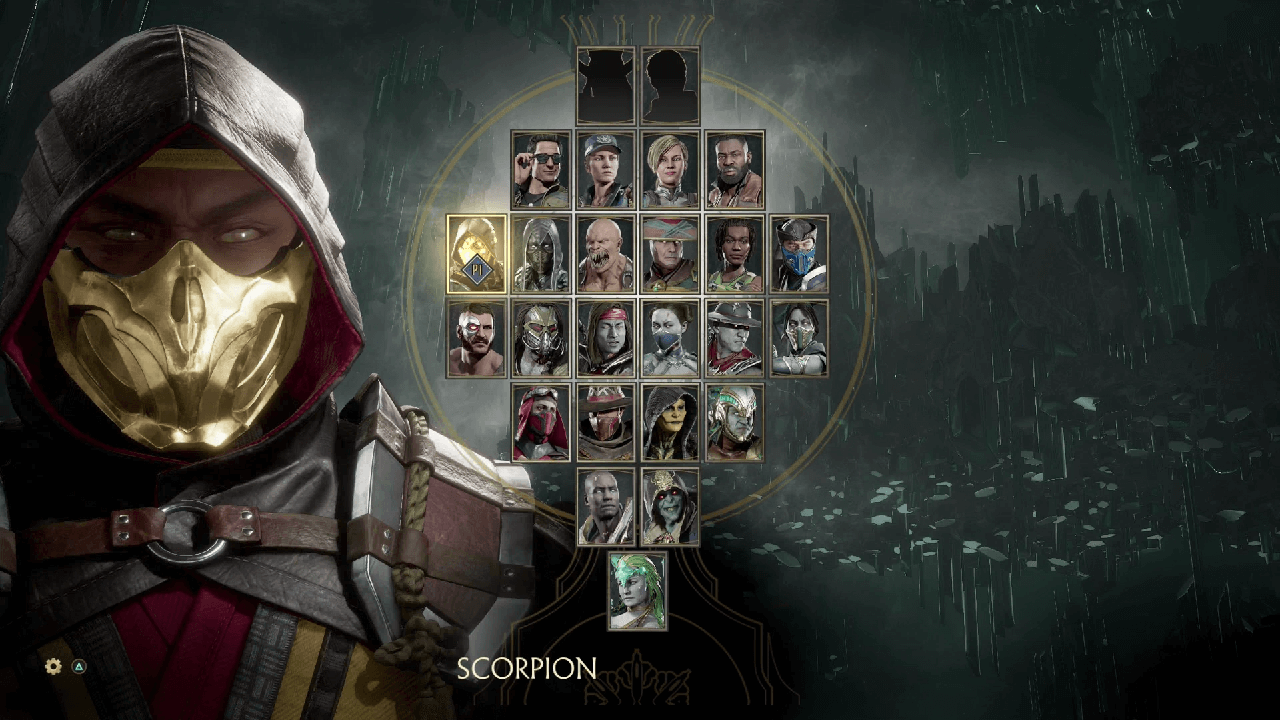This screenshot has width=1280, height=720.
Task: Select hooded Noob Saibot tile
Action: pyautogui.click(x=541, y=254)
